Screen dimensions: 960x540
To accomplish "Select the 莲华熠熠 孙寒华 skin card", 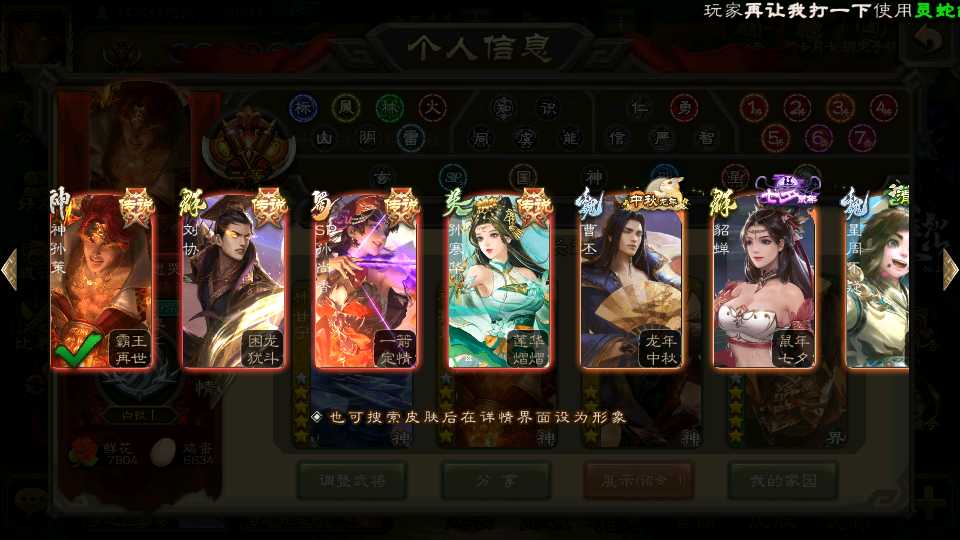I will pyautogui.click(x=499, y=282).
